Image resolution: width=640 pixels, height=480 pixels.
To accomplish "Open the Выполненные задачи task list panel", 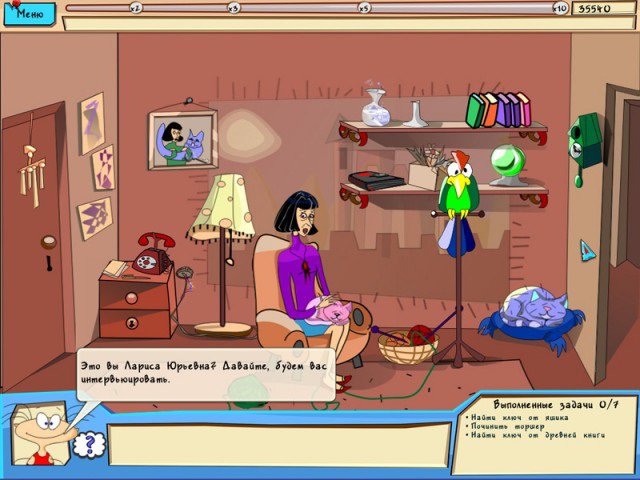I will point(542,429).
